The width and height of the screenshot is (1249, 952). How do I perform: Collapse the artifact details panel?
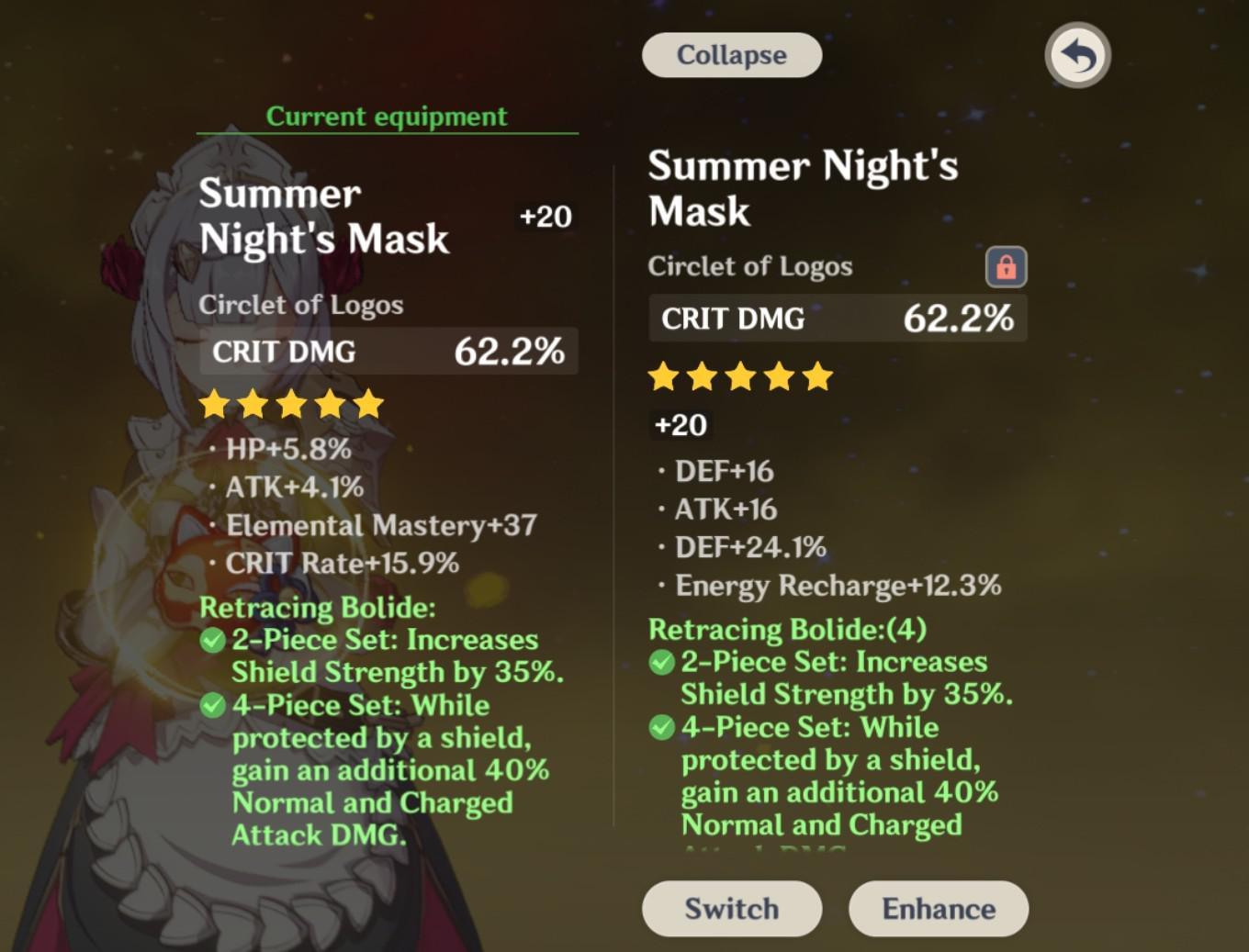click(731, 54)
